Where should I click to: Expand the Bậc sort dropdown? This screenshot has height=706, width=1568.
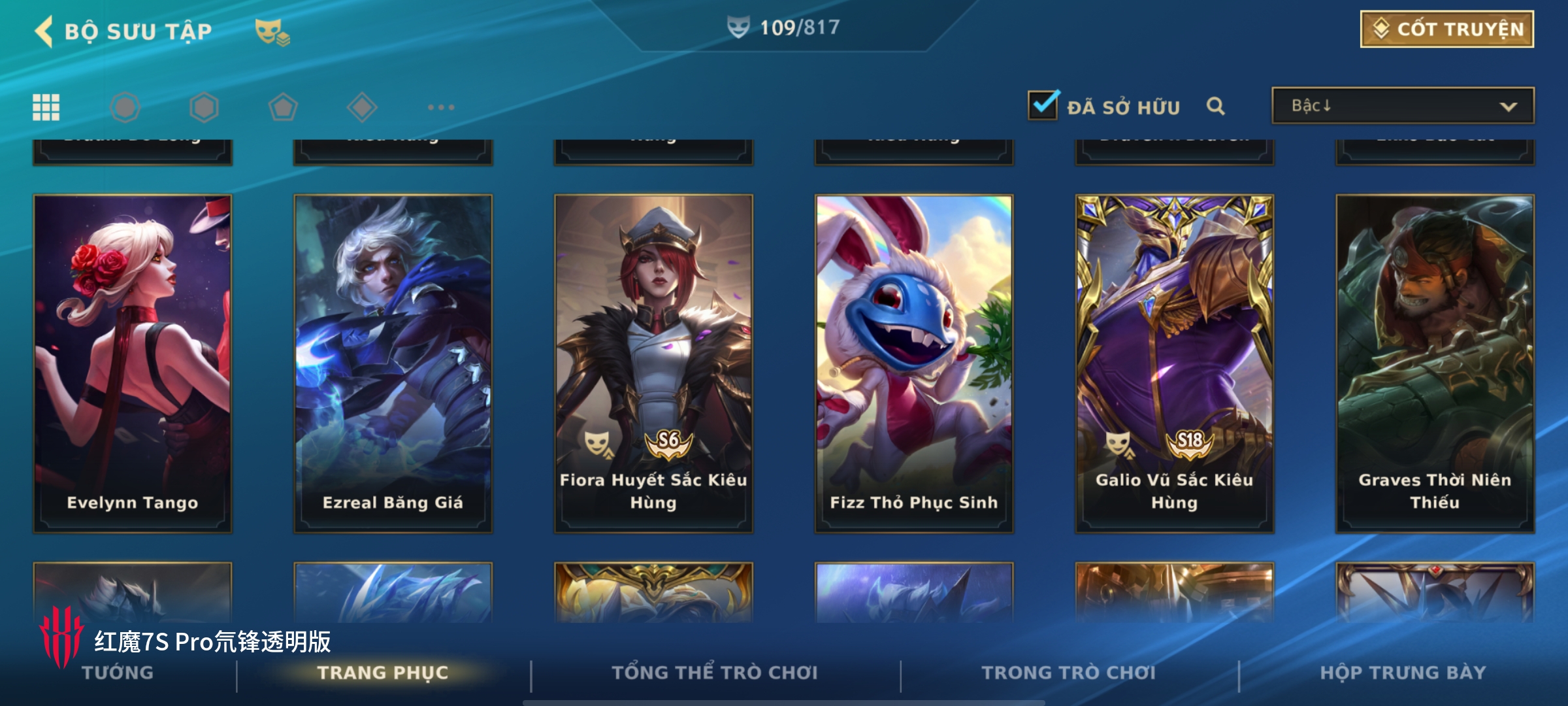pos(1402,106)
